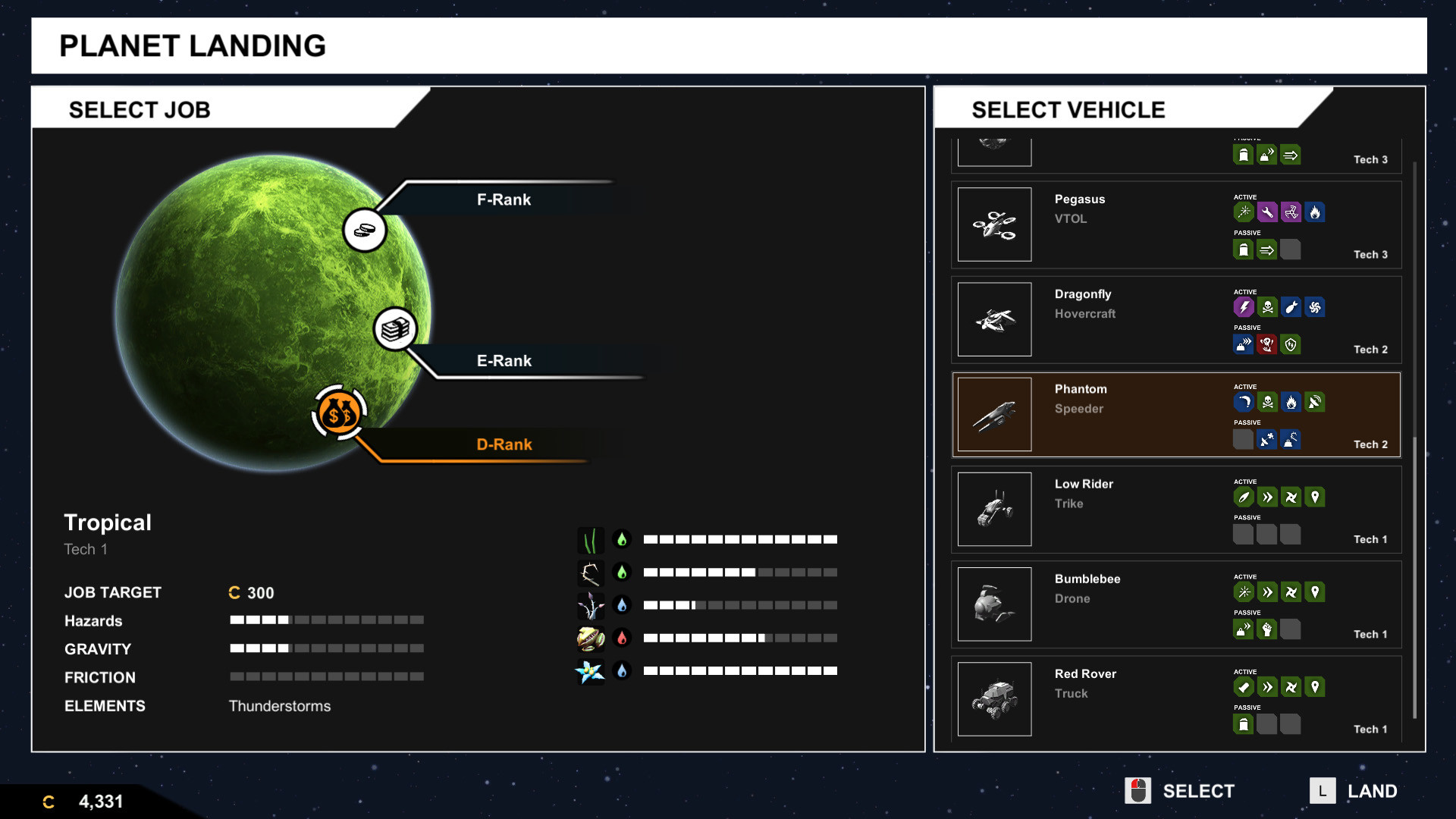The height and width of the screenshot is (819, 1456).
Task: Select the boomerang ability icon on Phantom
Action: point(1244,403)
